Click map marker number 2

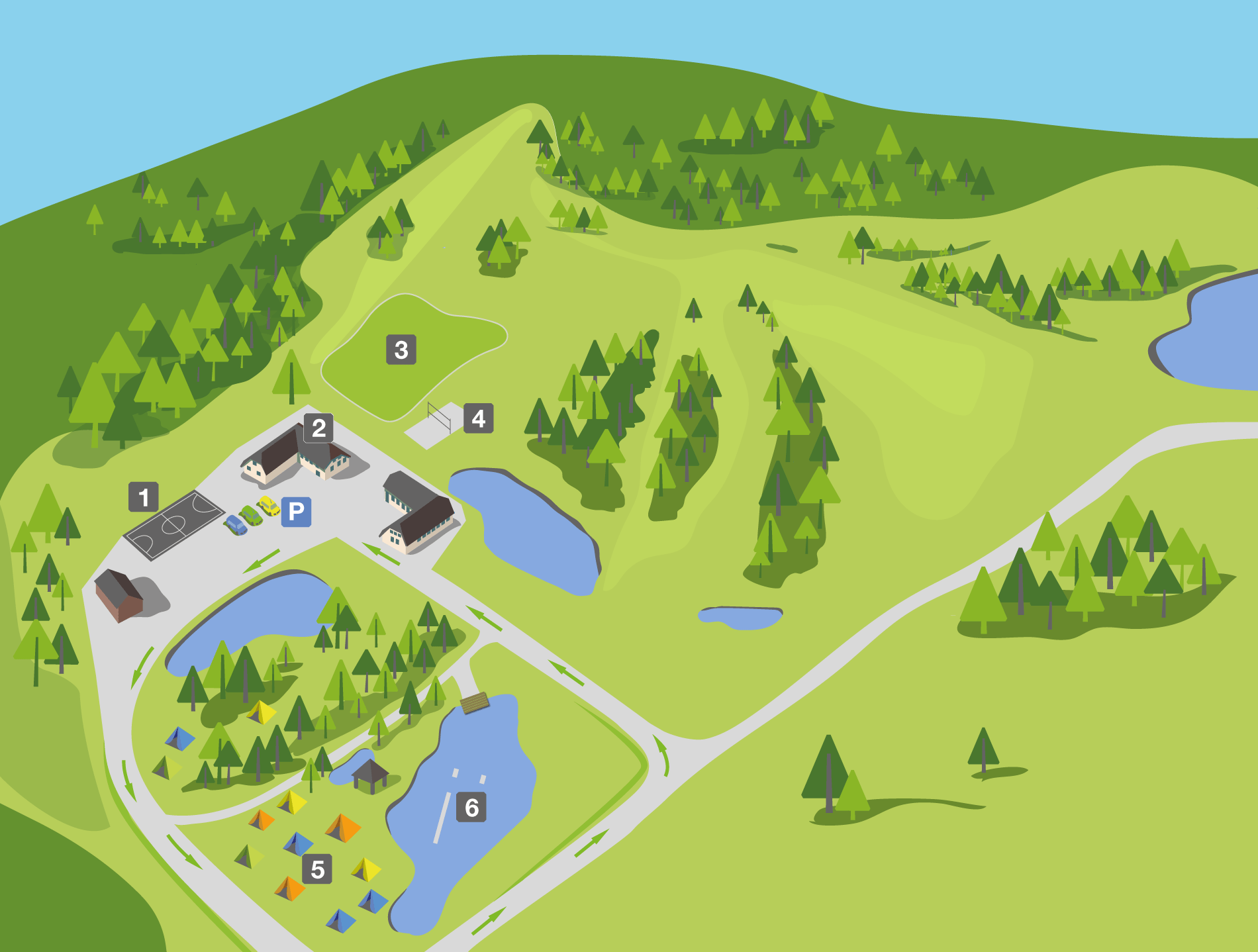coord(318,428)
